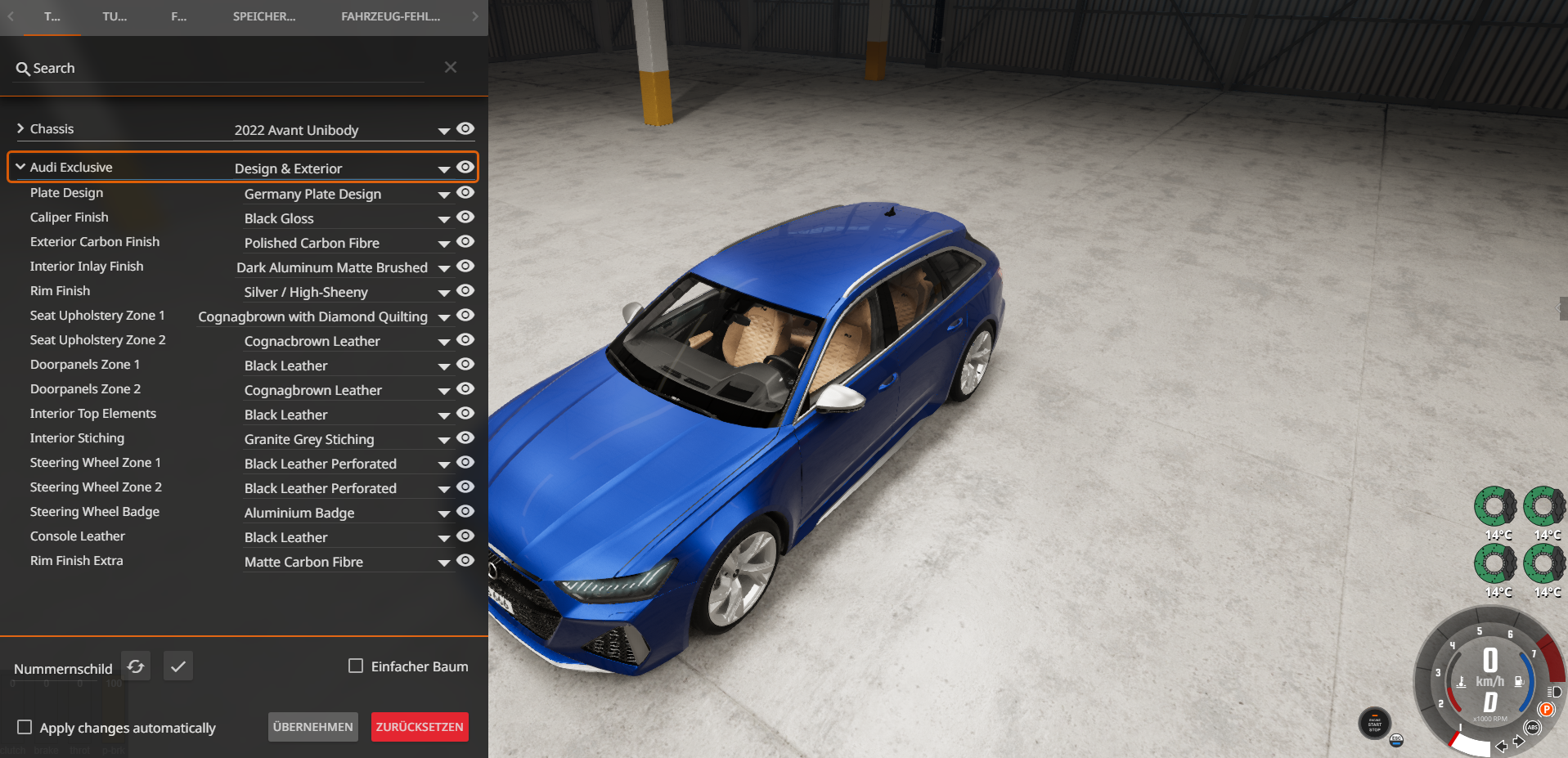Toggle visibility eye for Plate Design
Screen dimensions: 1568x758
point(465,193)
